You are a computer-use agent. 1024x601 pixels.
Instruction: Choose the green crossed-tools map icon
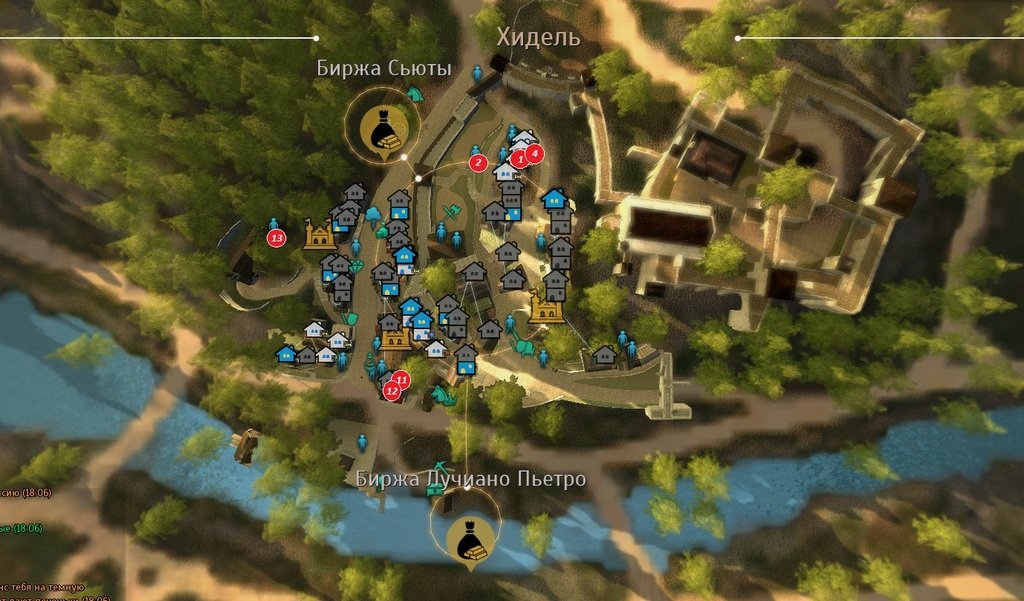click(451, 213)
